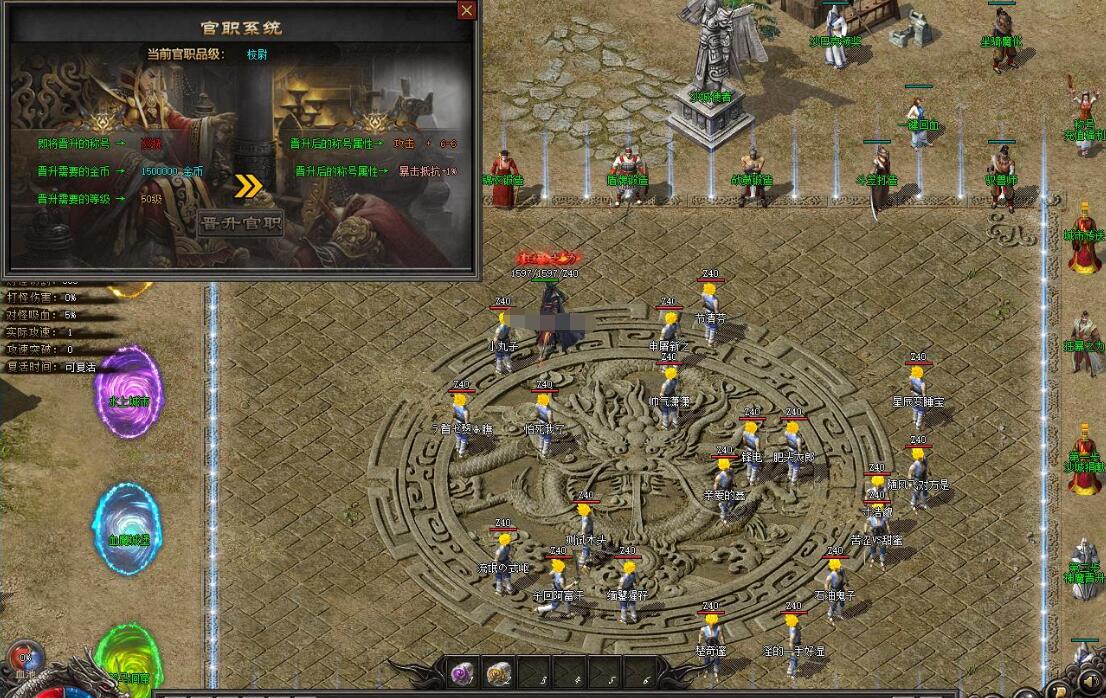Click the 晋升官职 promotion button
The image size is (1106, 698).
click(240, 222)
